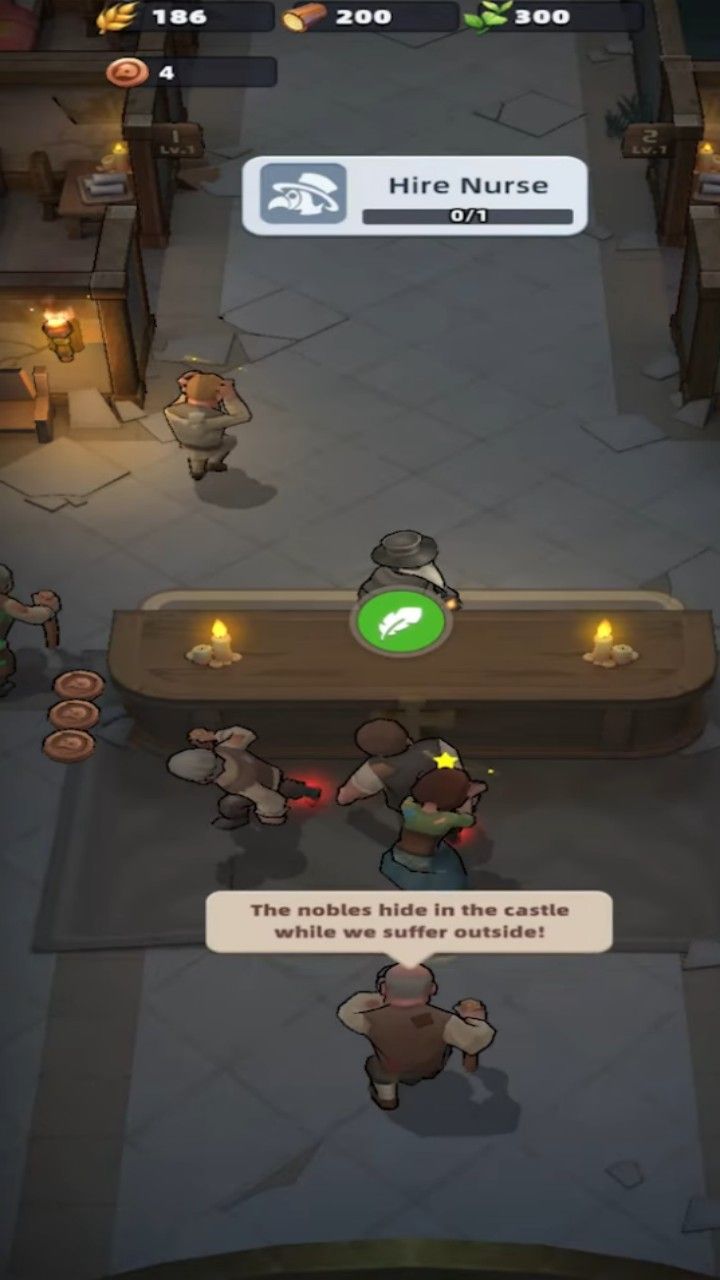Tap the green feather action button
Screen dimensions: 720x1280
[400, 622]
